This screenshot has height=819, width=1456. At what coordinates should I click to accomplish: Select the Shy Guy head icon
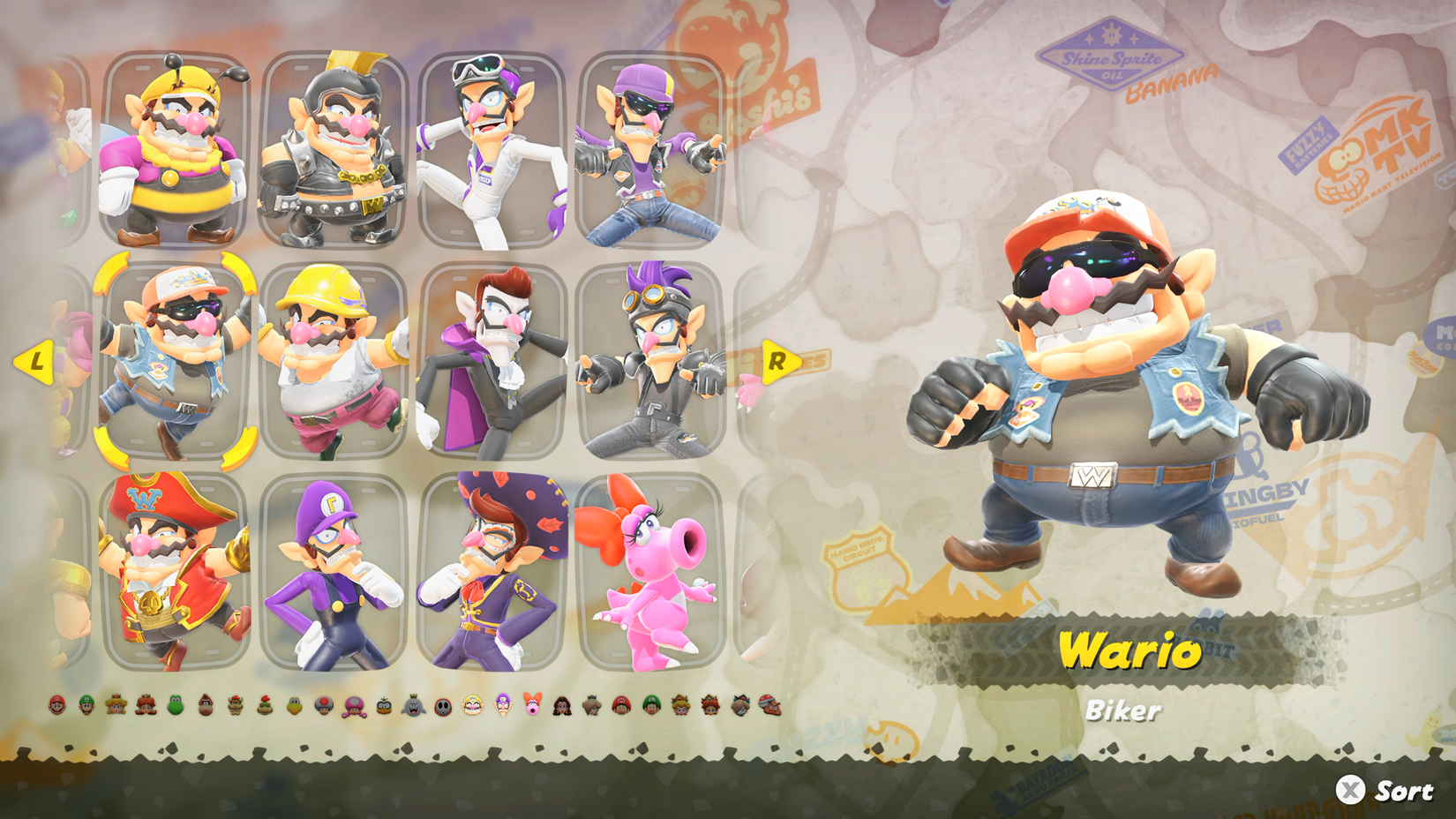(x=441, y=704)
